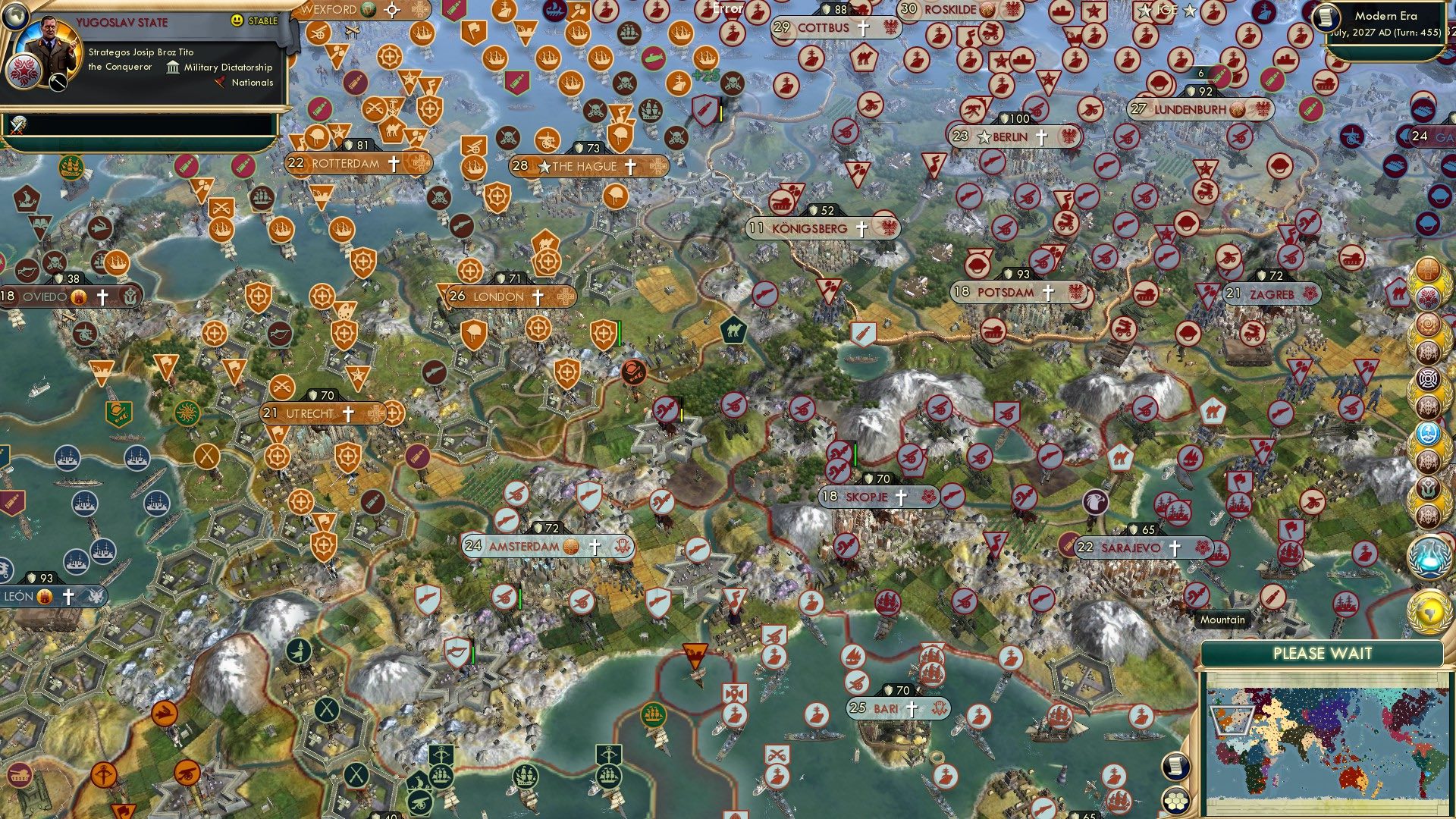Screen dimensions: 1456x819
Task: Switch to strategic view via the hex grid icon
Action: 1176,802
